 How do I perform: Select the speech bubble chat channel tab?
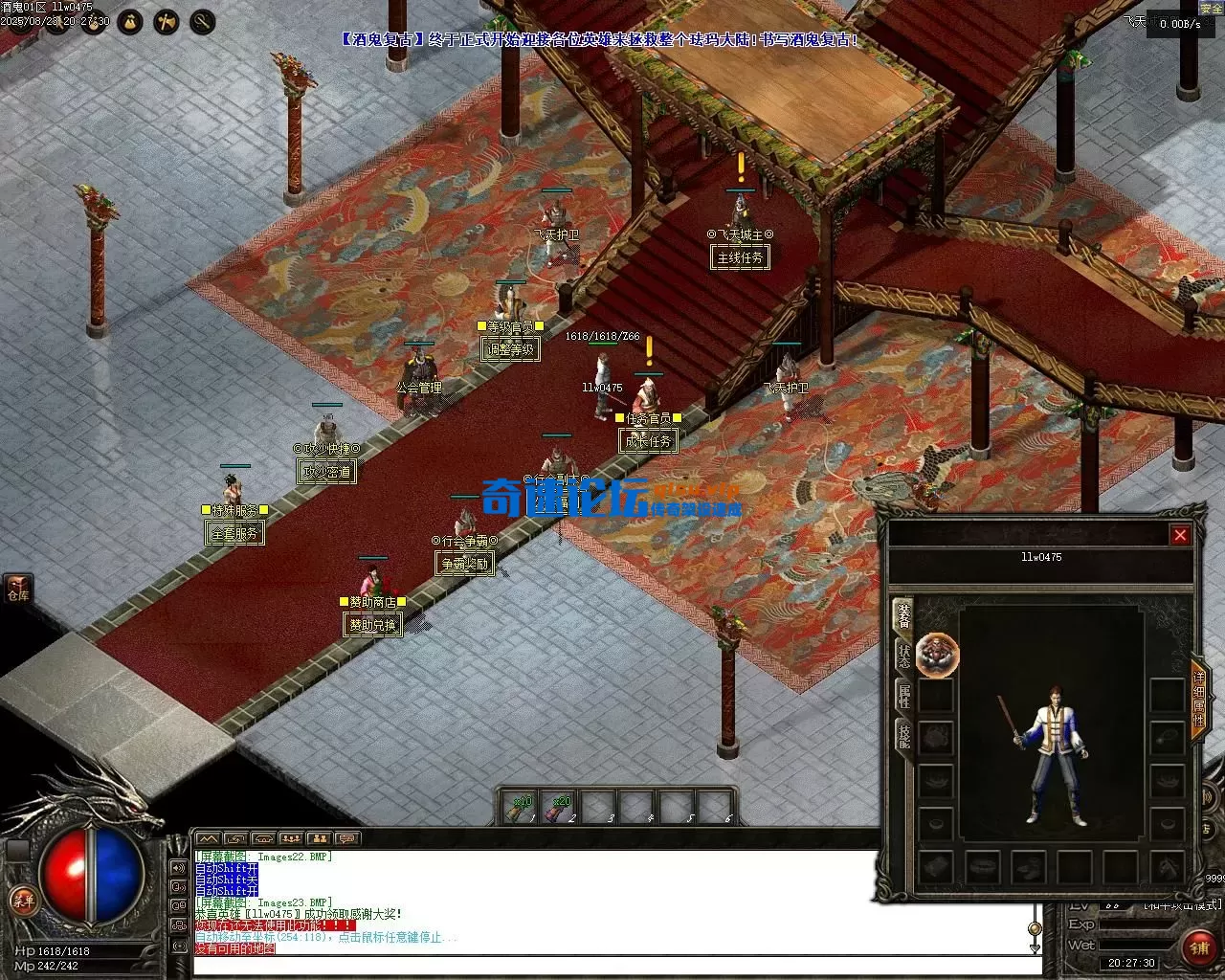pos(346,839)
